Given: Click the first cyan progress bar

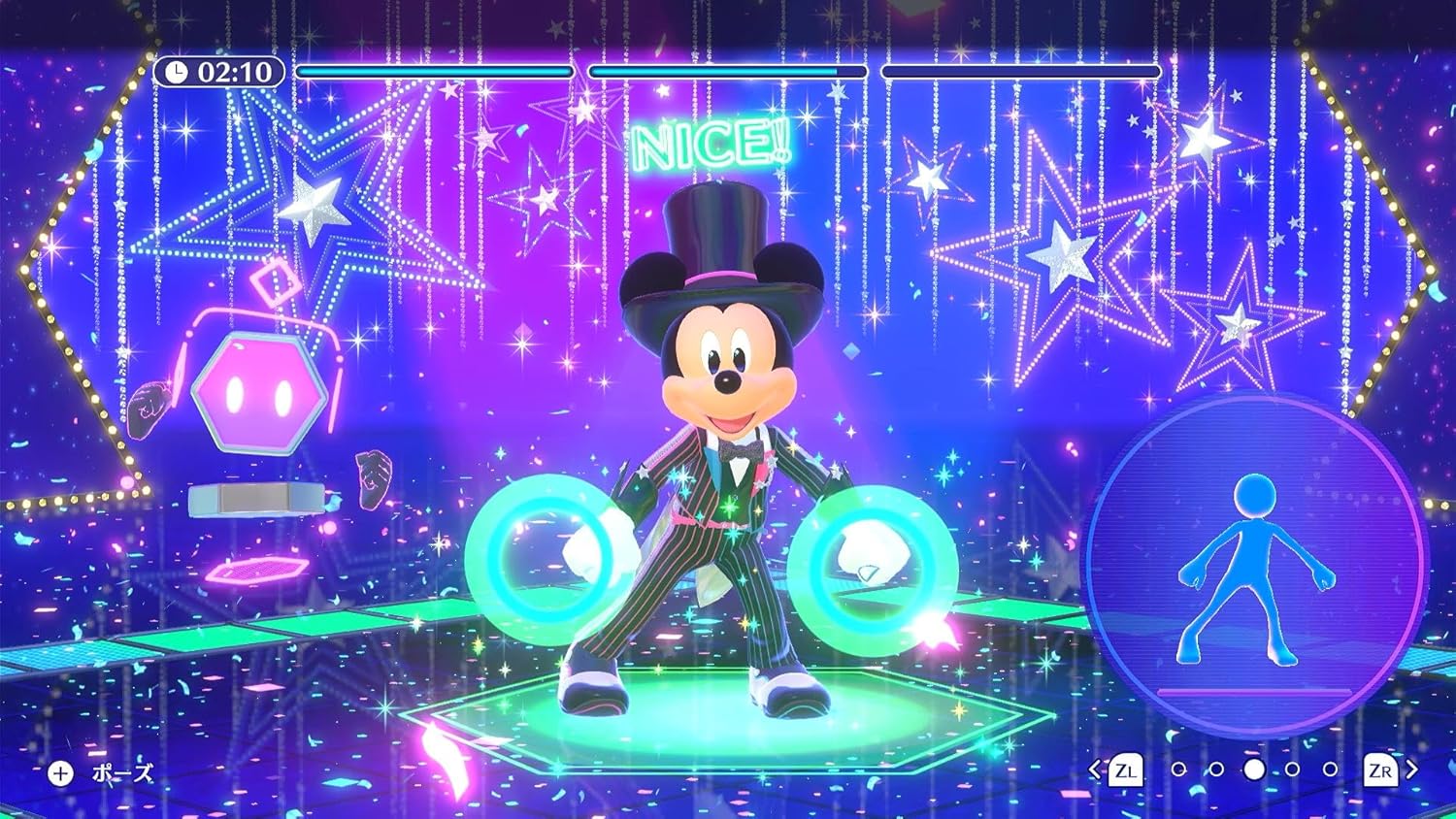Looking at the screenshot, I should click(x=435, y=70).
